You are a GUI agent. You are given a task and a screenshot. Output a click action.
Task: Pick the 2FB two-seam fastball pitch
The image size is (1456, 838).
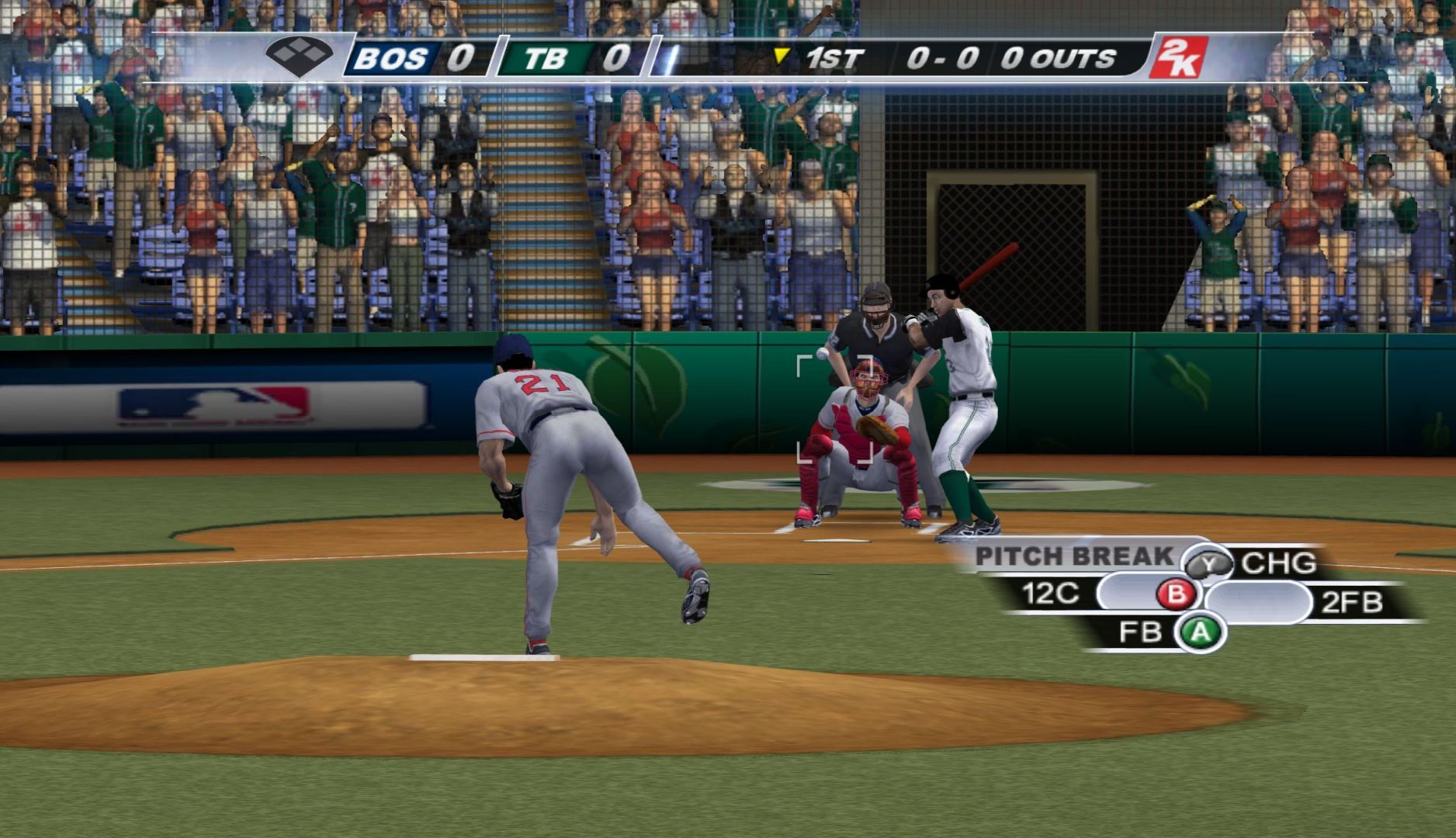coord(1351,602)
